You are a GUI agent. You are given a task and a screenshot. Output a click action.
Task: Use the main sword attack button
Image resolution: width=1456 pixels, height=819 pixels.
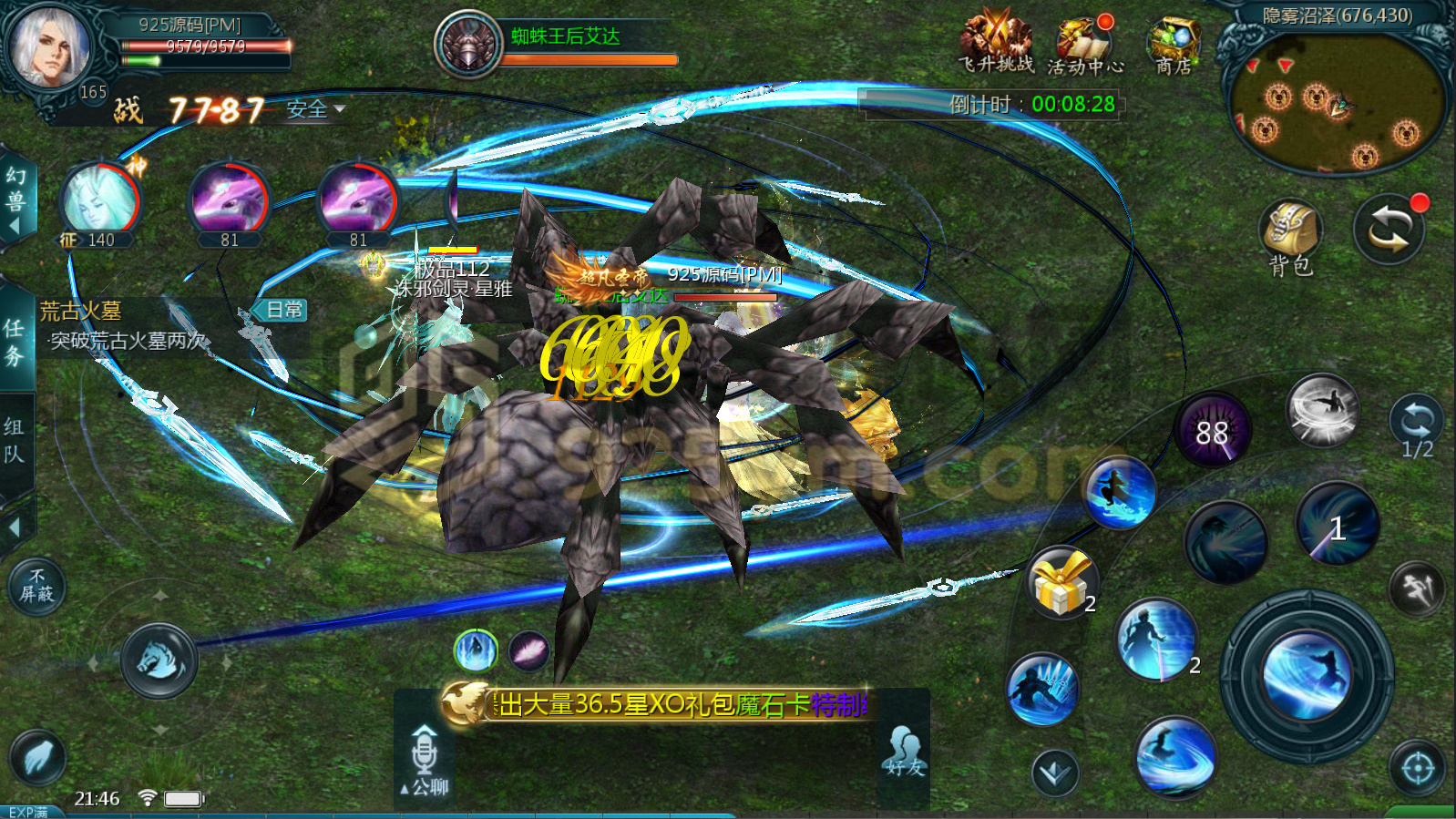point(1307,673)
